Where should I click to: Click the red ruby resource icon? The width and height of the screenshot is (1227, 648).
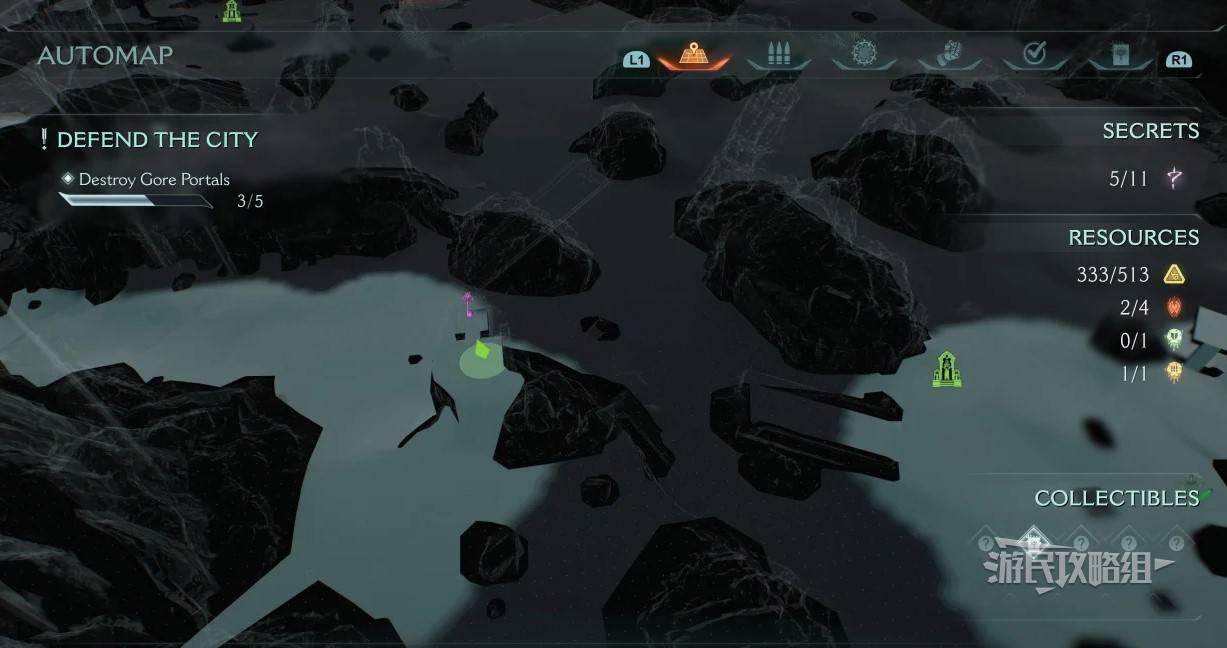tap(1174, 307)
